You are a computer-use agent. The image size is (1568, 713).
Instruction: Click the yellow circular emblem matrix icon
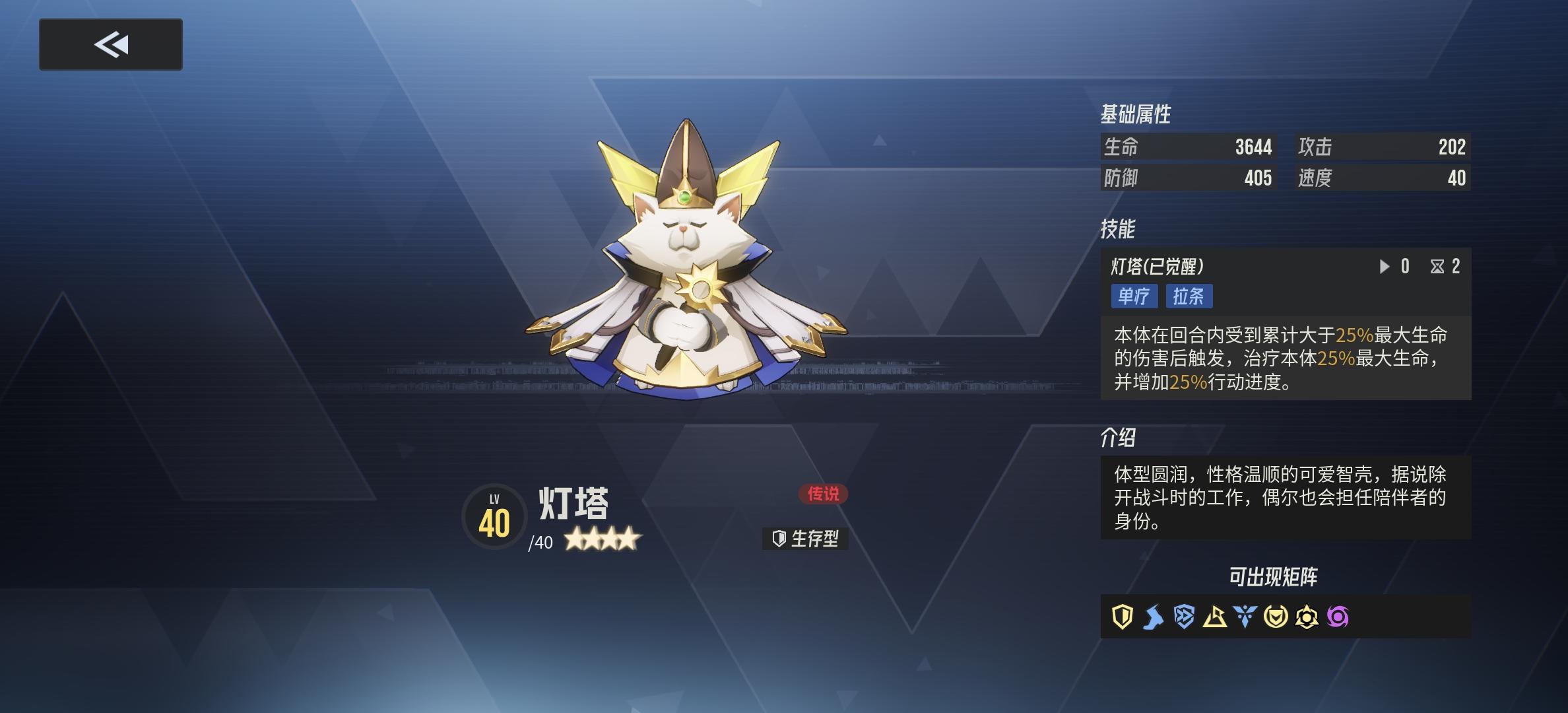point(1274,616)
